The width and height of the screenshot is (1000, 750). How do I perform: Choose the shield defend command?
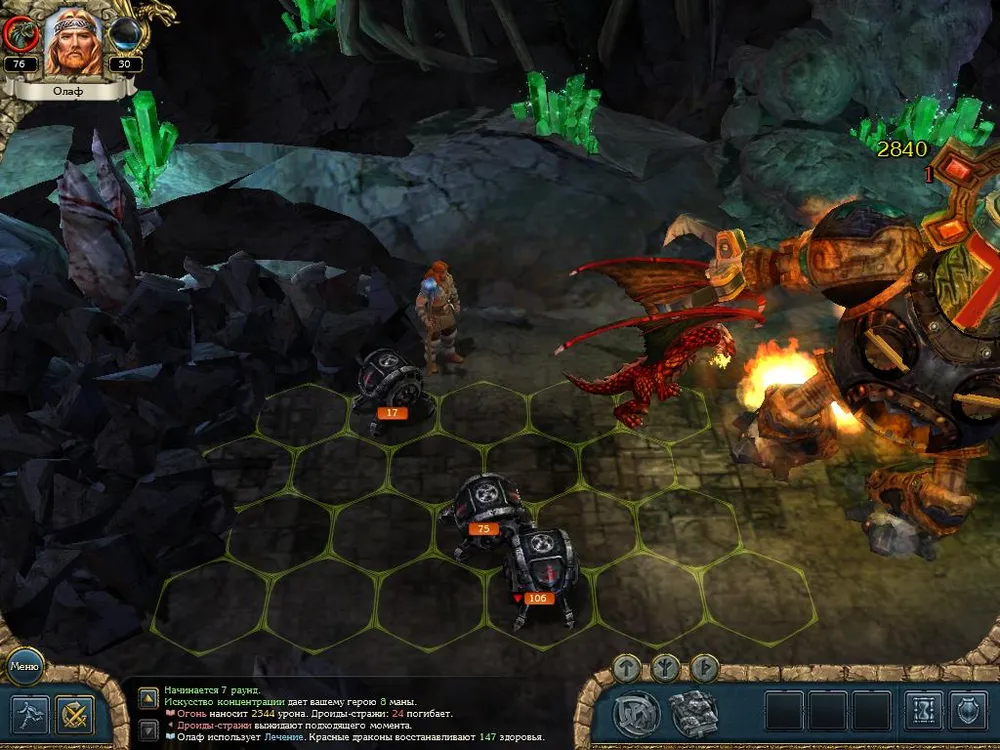967,711
